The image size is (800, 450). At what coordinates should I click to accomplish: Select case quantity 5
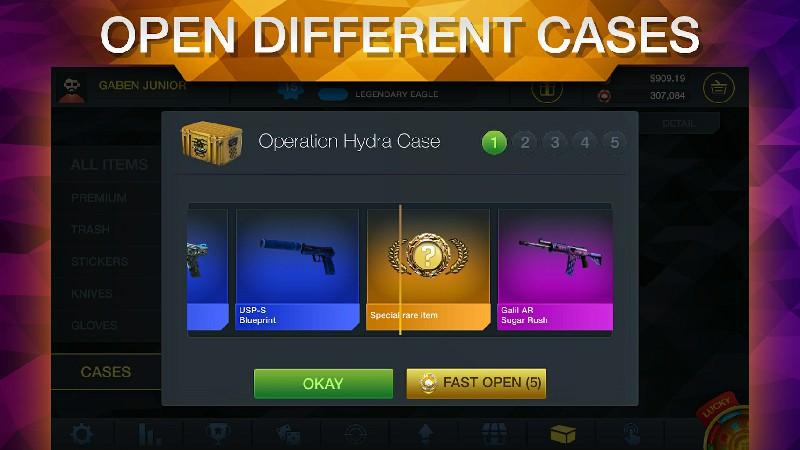pos(615,142)
